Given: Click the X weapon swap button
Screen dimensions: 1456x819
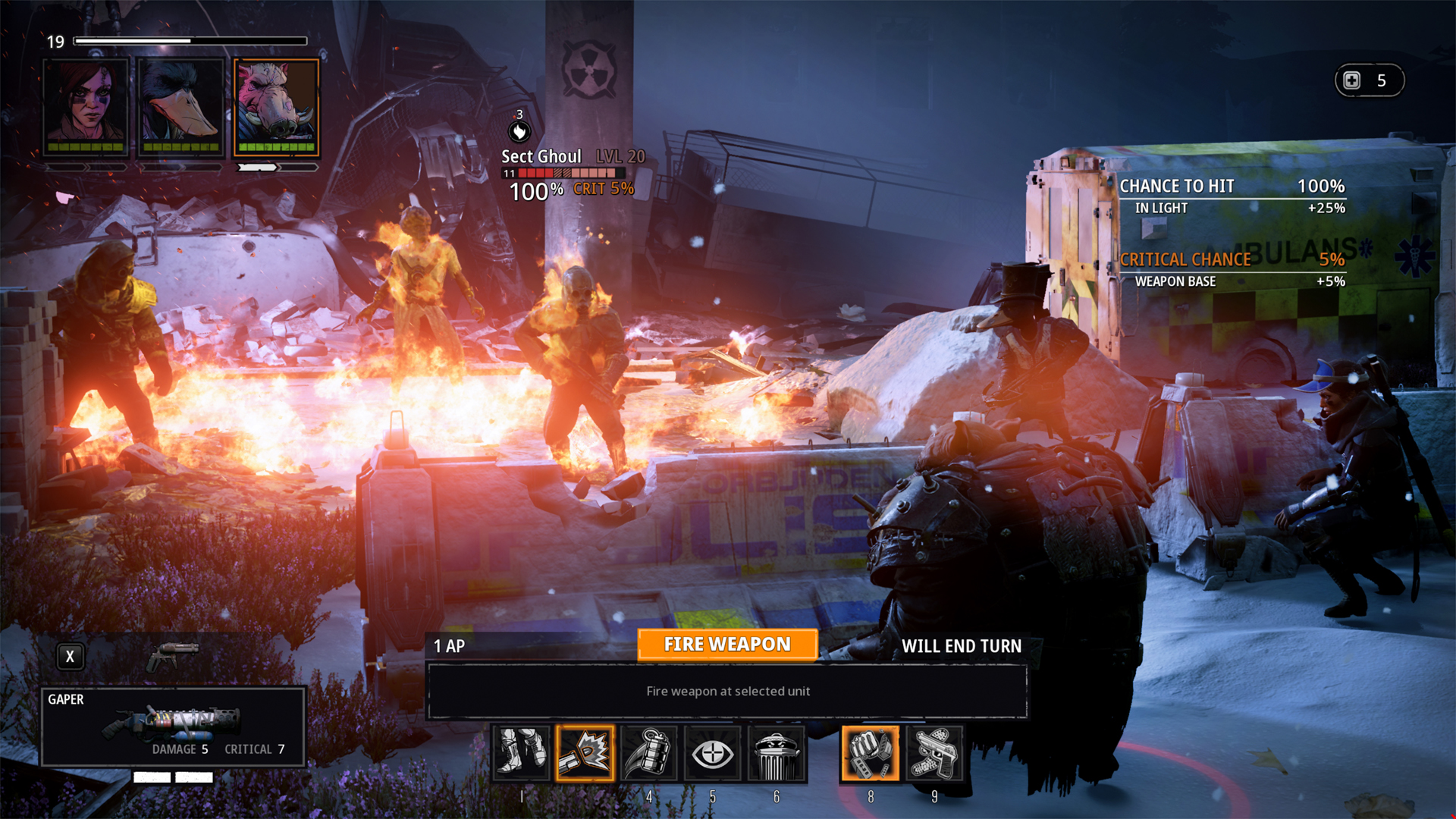Looking at the screenshot, I should 70,657.
